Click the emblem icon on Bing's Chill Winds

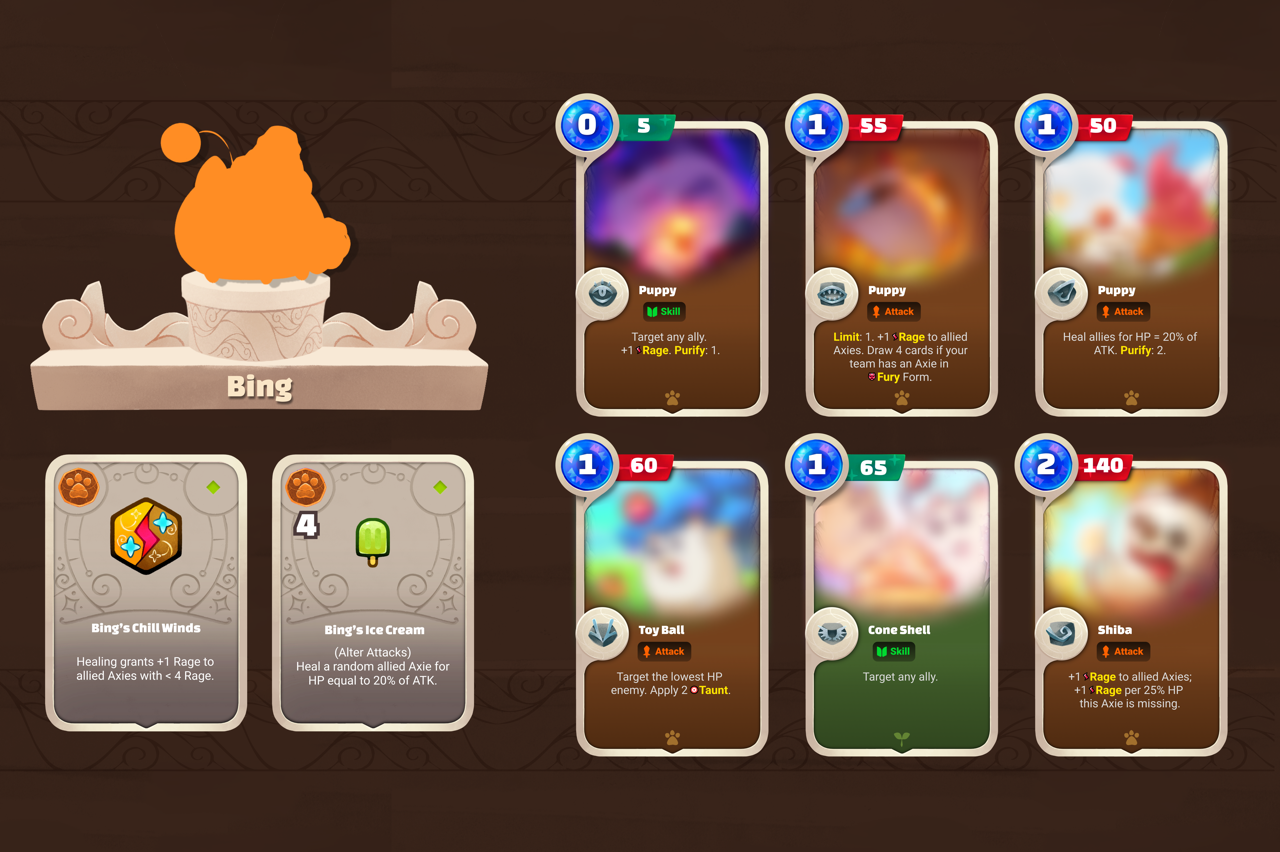click(x=145, y=534)
